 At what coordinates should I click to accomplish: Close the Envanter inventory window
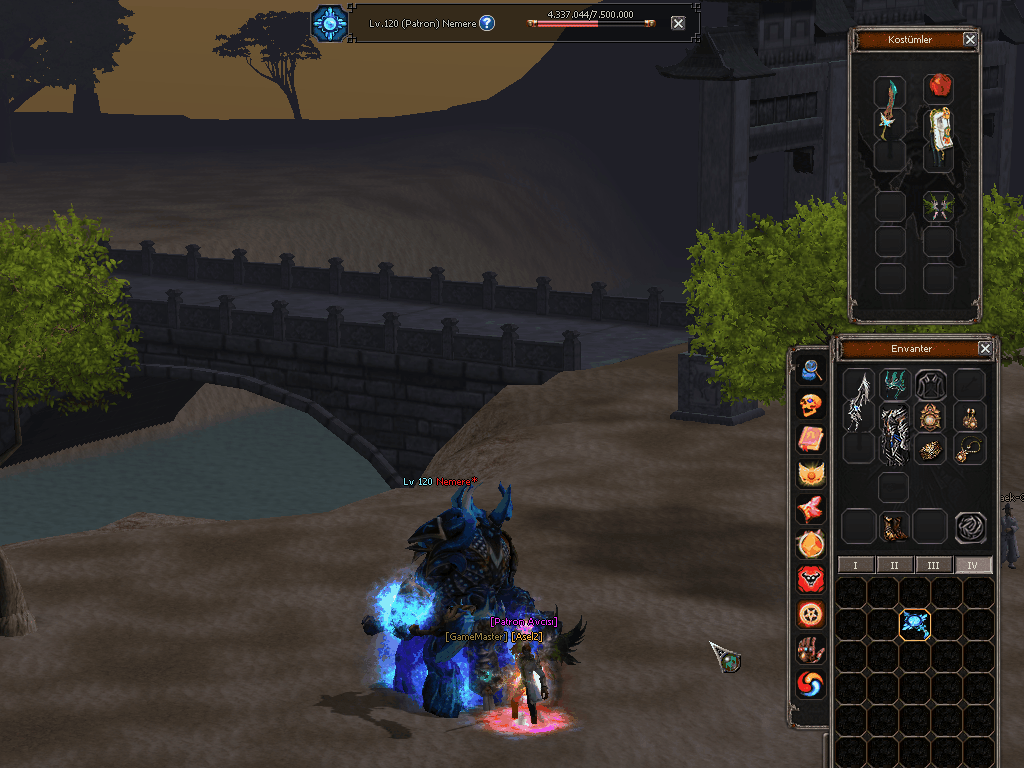[985, 349]
